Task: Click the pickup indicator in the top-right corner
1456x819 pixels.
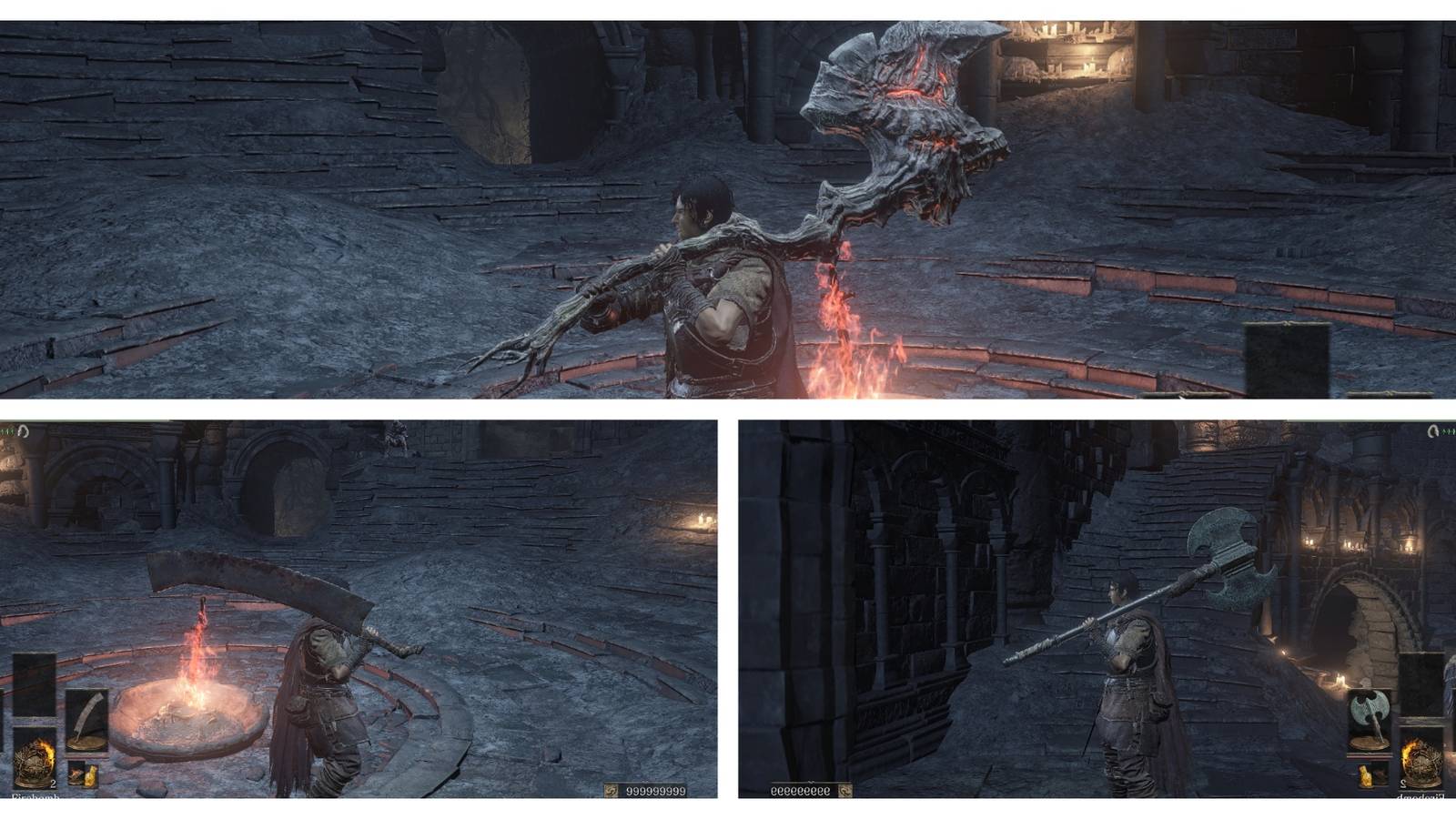Action: point(1434,430)
